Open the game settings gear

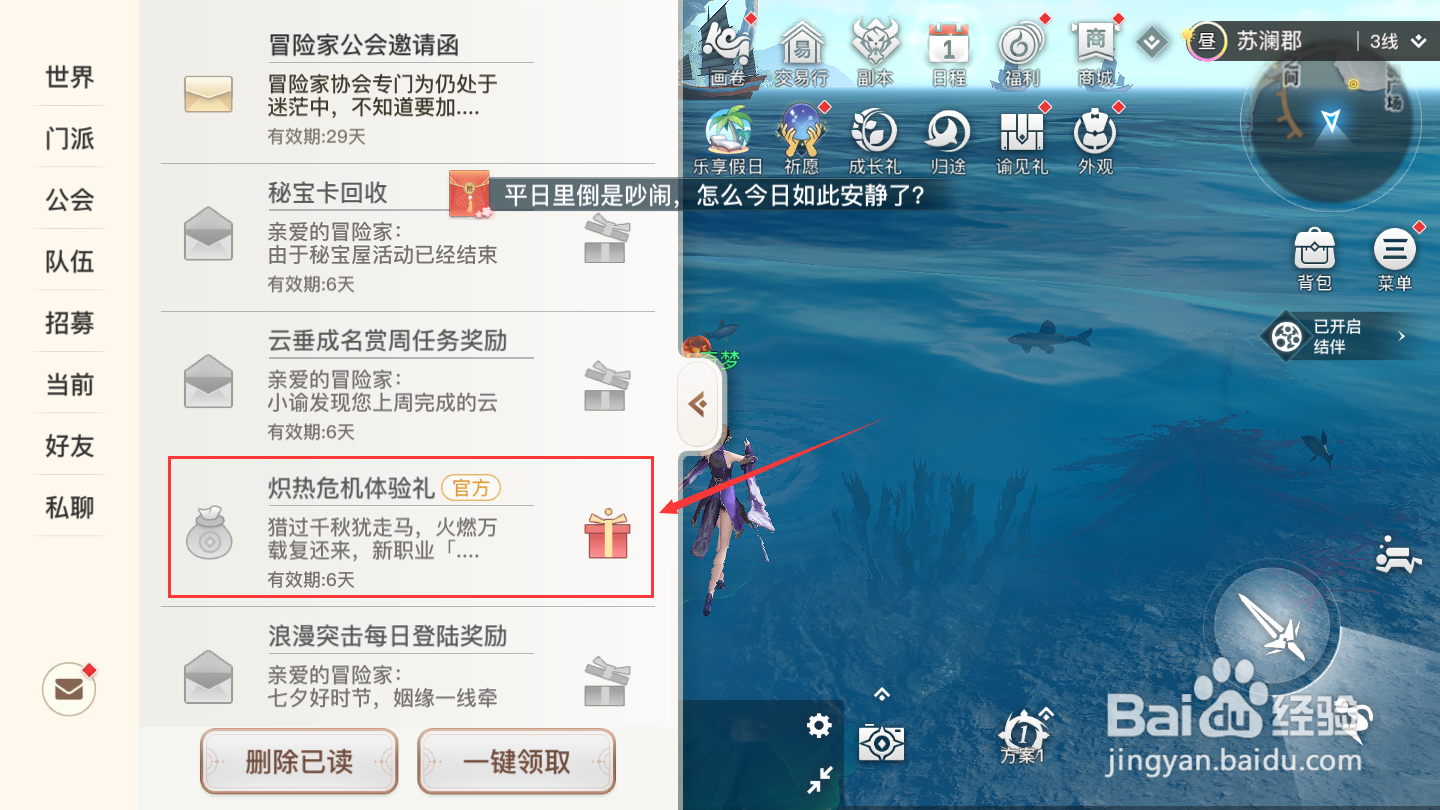(818, 727)
